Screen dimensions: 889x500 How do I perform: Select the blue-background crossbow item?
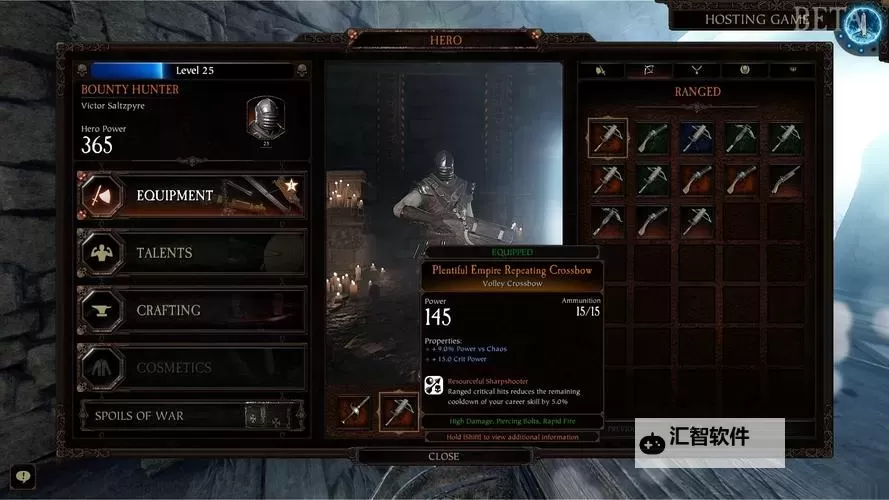click(696, 138)
